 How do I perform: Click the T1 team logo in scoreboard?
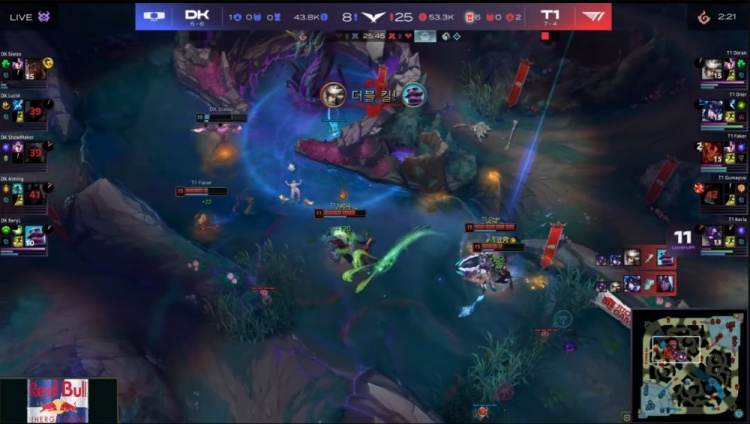pyautogui.click(x=593, y=16)
